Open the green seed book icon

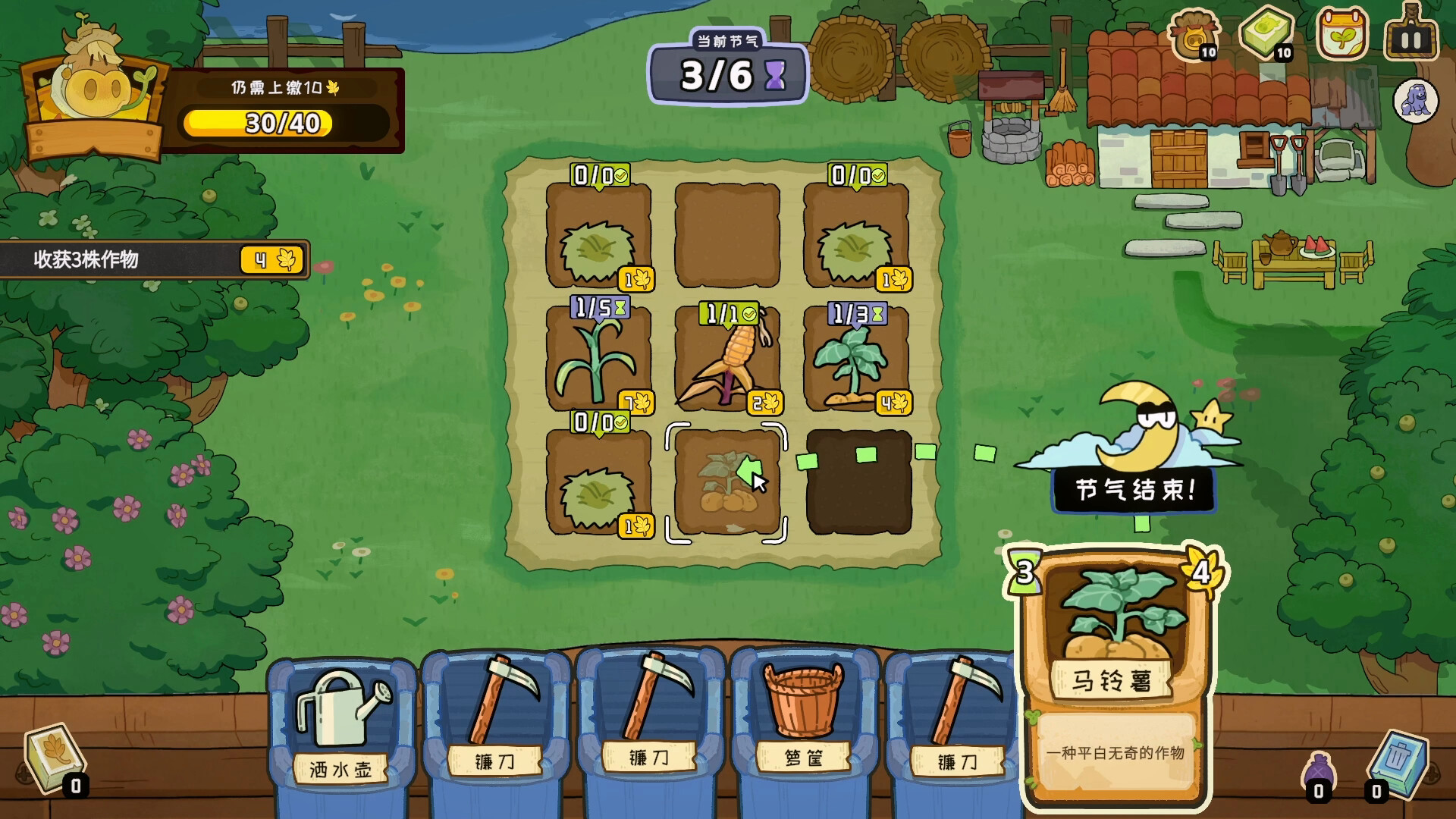[x=1266, y=34]
